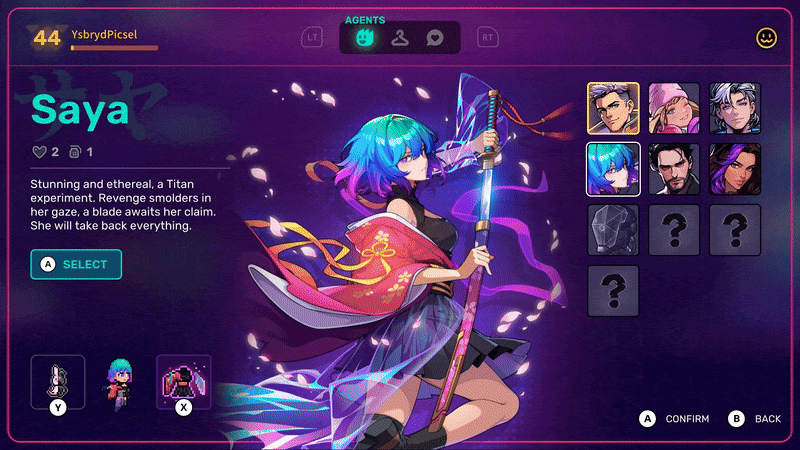Go back using the Back option
This screenshot has width=800, height=450.
tap(758, 419)
